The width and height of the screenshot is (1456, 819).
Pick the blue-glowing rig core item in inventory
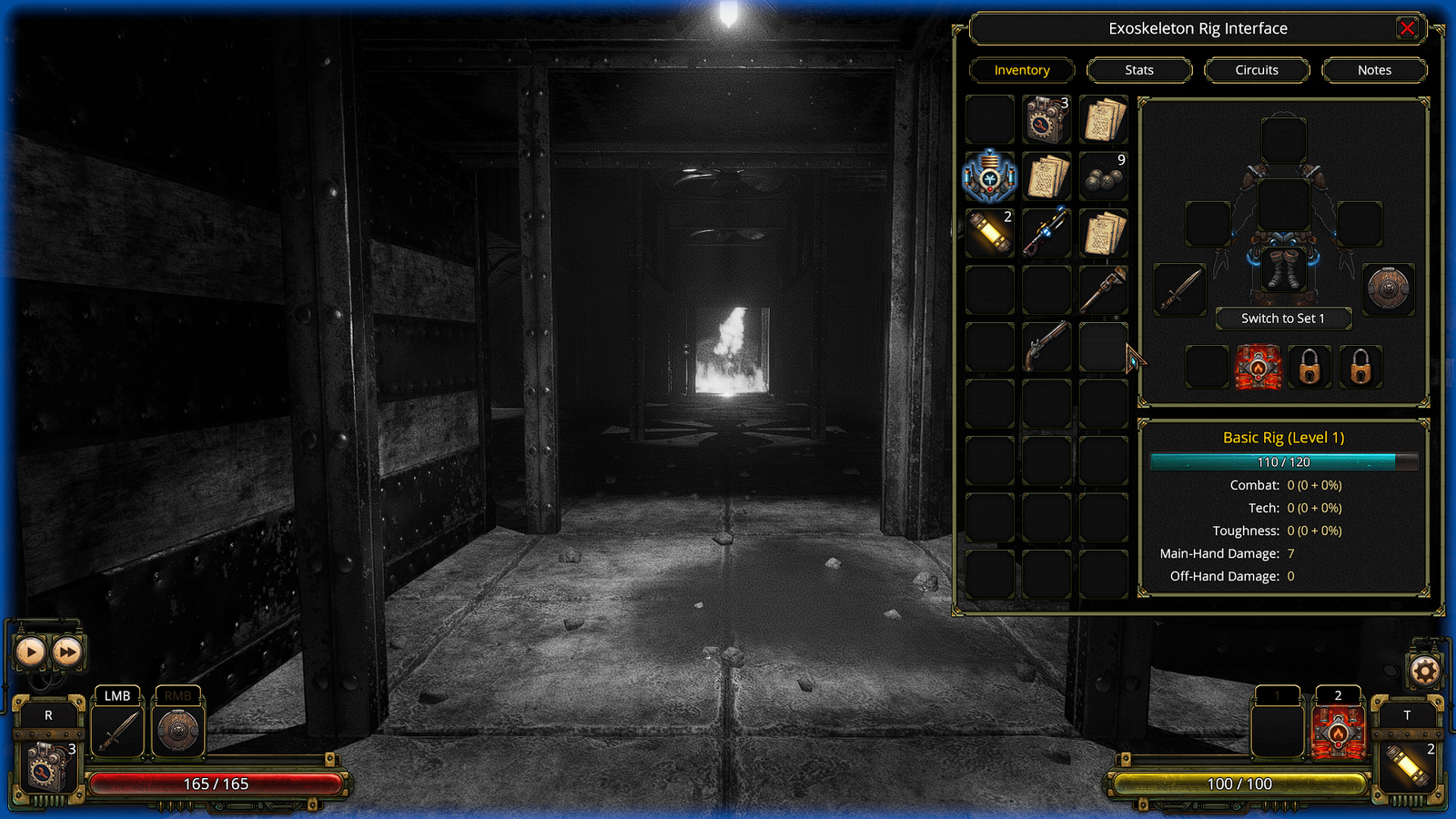(x=989, y=177)
